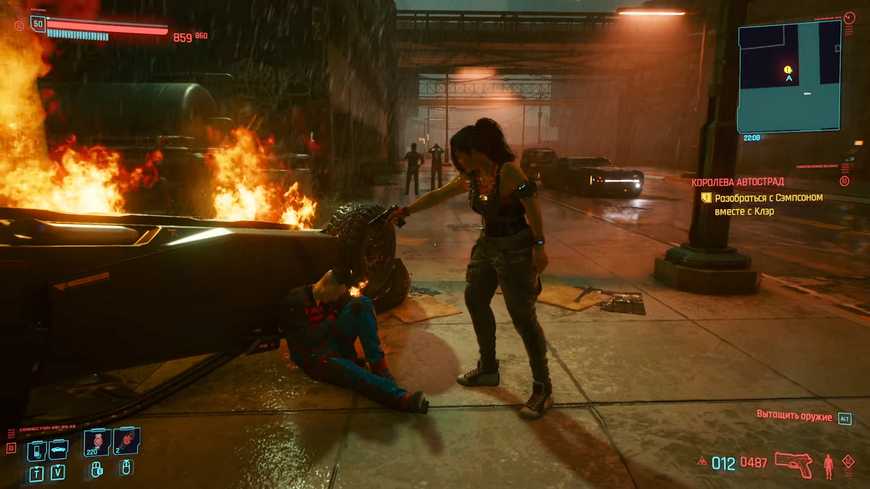Select the grenade slot showing 2
870x489 pixels.
click(x=126, y=441)
